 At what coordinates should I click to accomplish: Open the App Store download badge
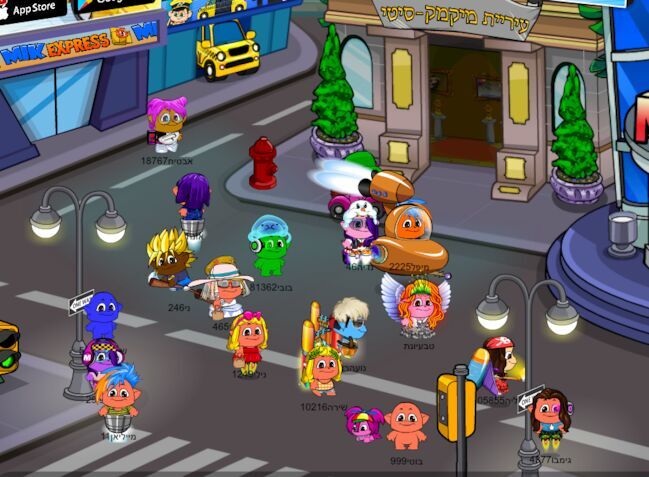click(x=30, y=10)
